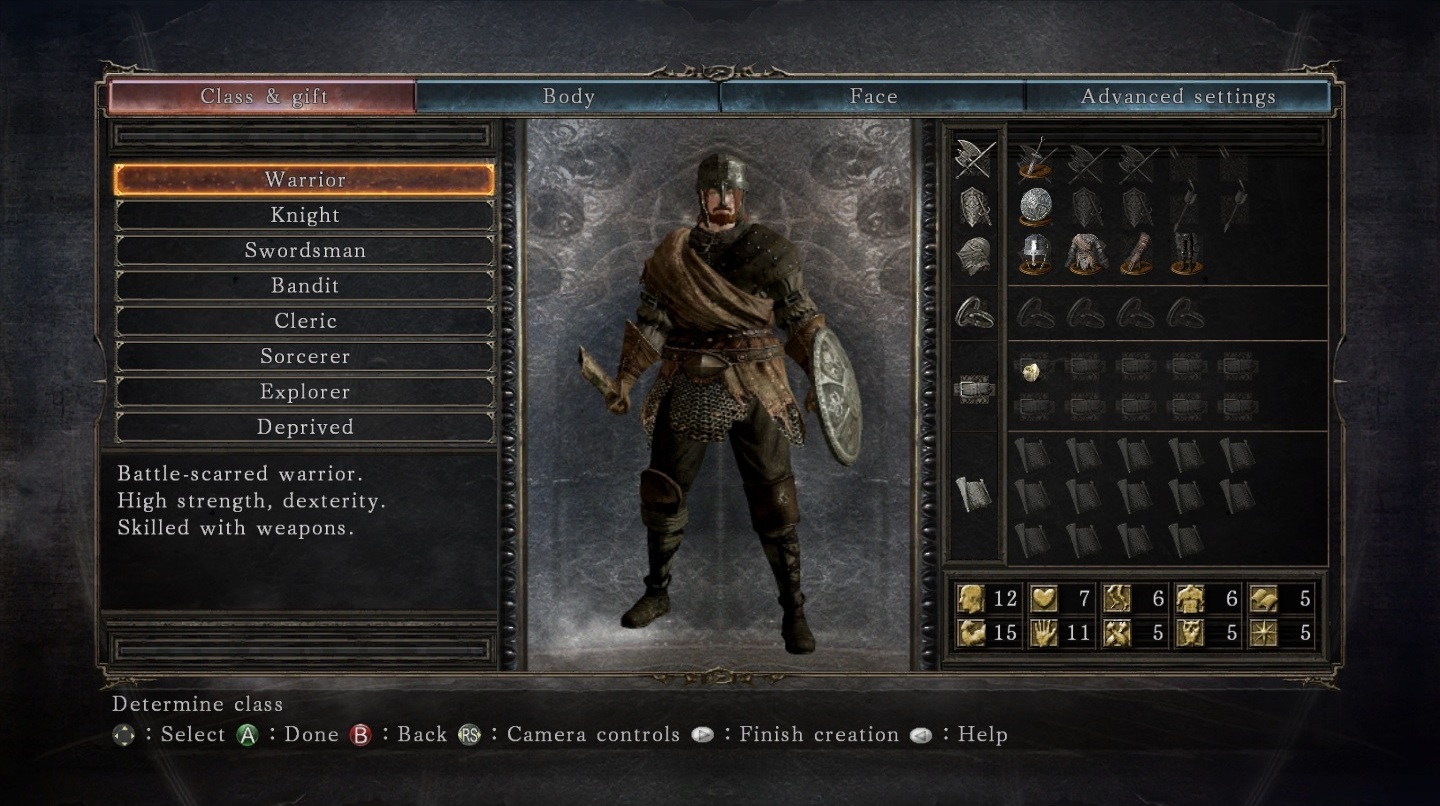Click the gold item in belt slot
Screen dimensions: 1440x806
(x=1034, y=371)
